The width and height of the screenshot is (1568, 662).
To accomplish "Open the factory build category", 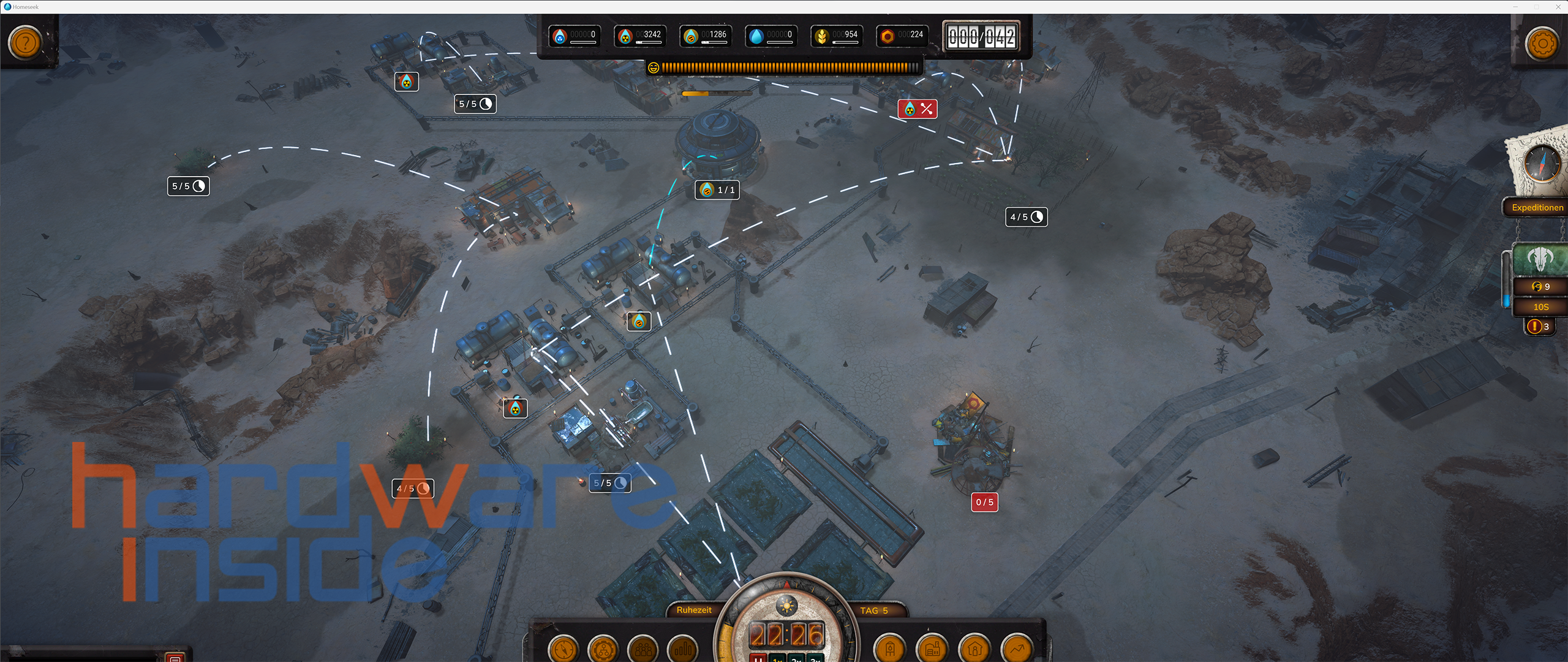I will click(x=932, y=649).
